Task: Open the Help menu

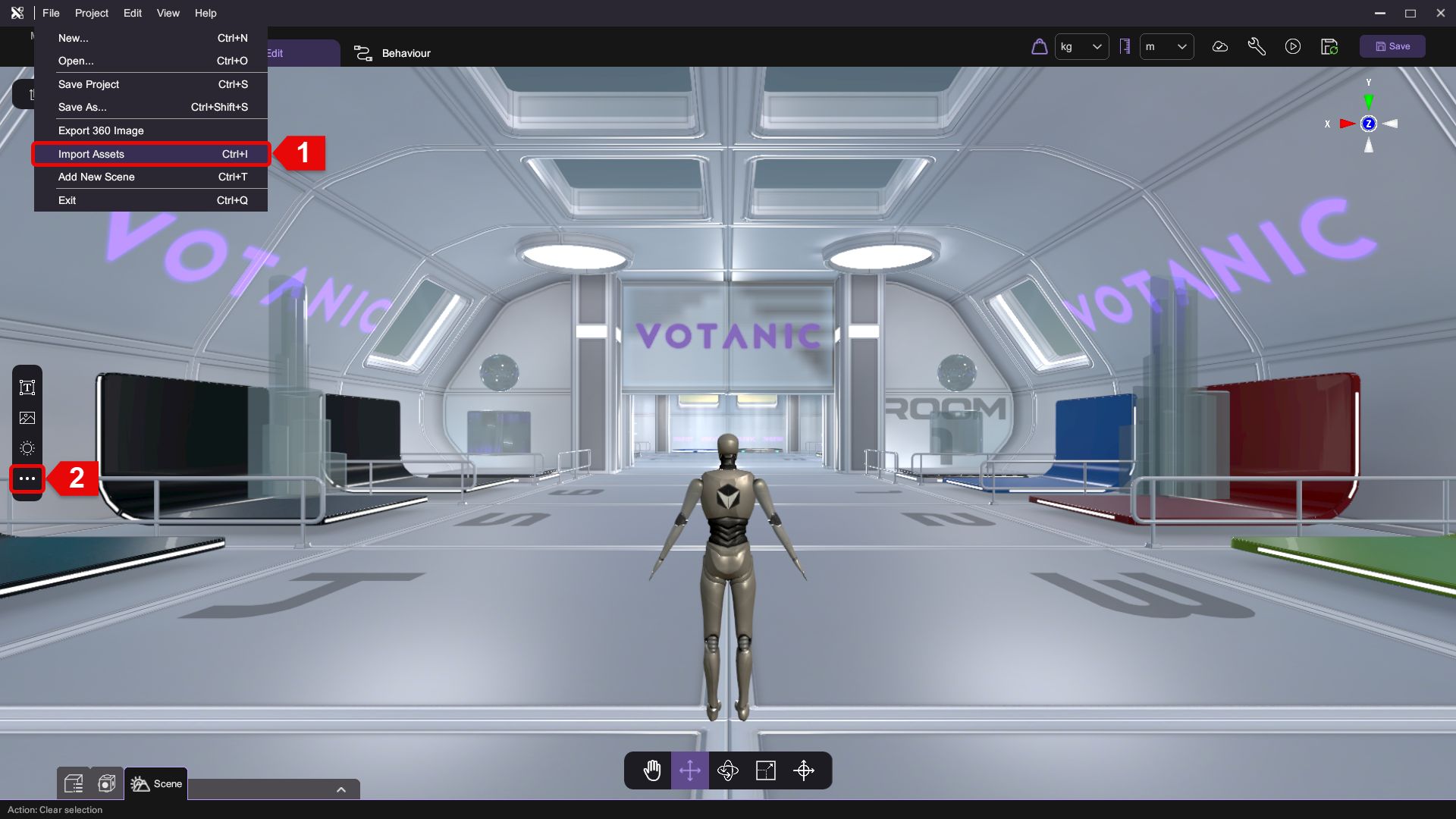Action: click(x=206, y=13)
